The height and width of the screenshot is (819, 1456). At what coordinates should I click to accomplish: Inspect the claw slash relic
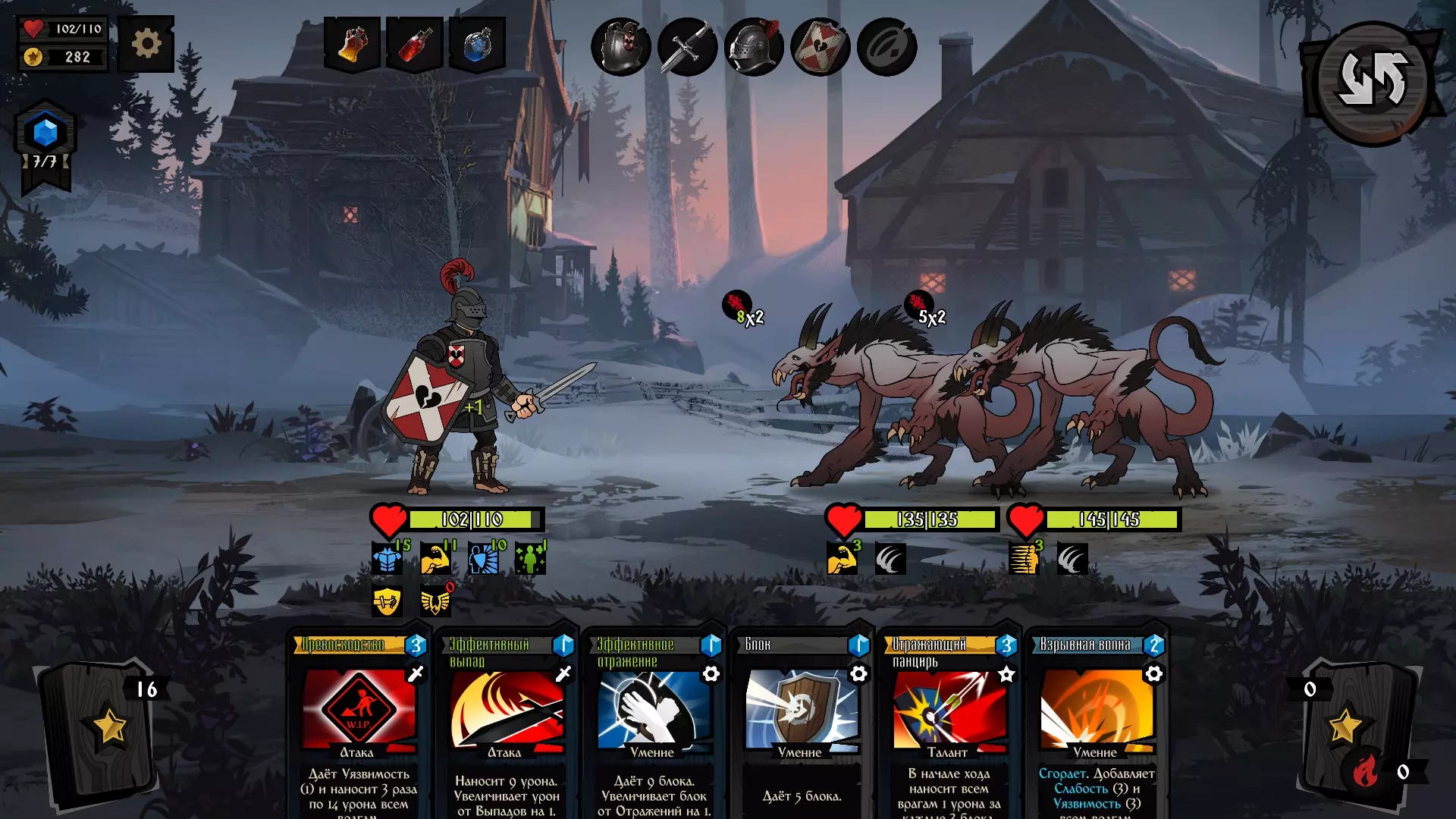pyautogui.click(x=886, y=47)
